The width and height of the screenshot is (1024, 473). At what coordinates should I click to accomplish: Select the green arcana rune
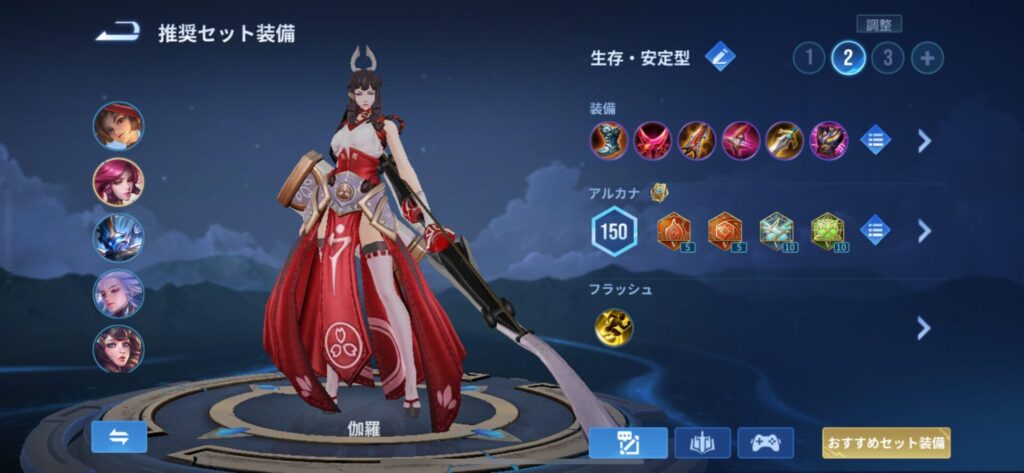[828, 231]
